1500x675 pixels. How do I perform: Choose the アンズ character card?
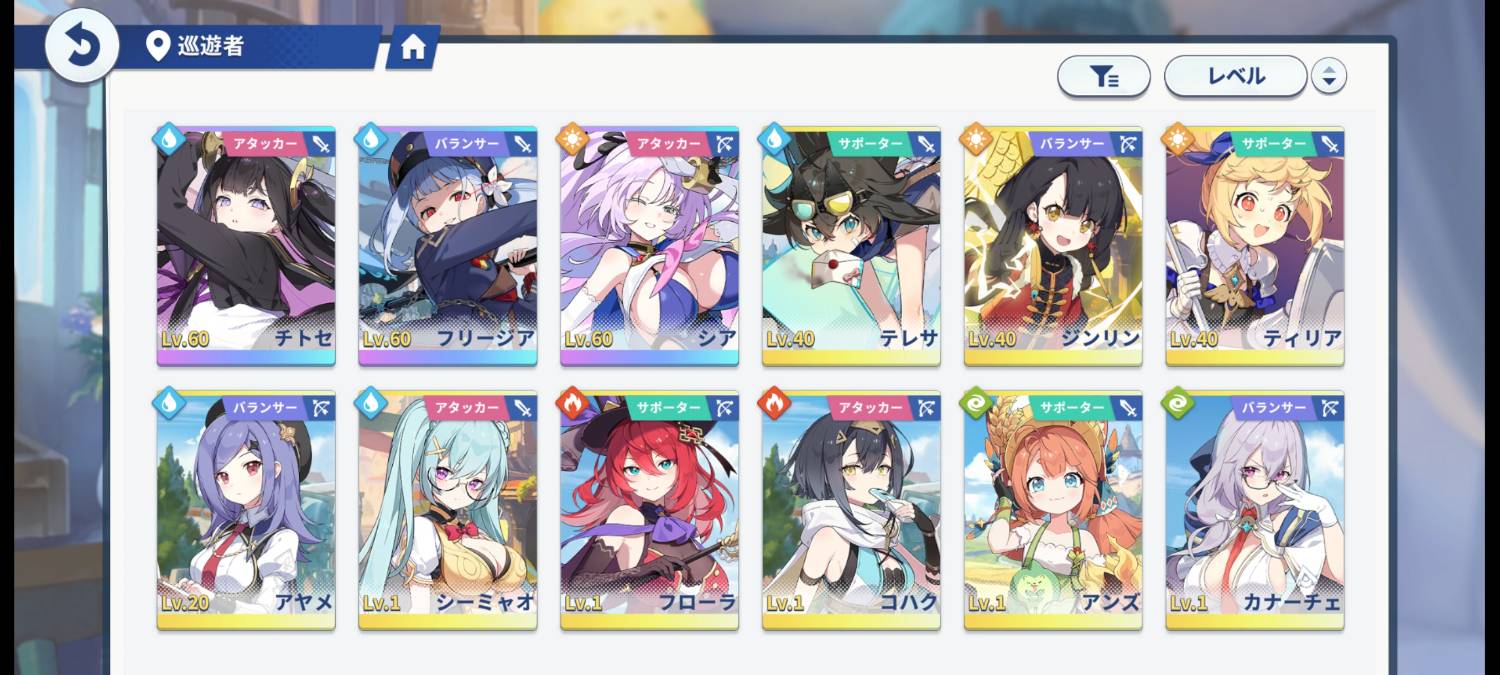(x=1053, y=510)
